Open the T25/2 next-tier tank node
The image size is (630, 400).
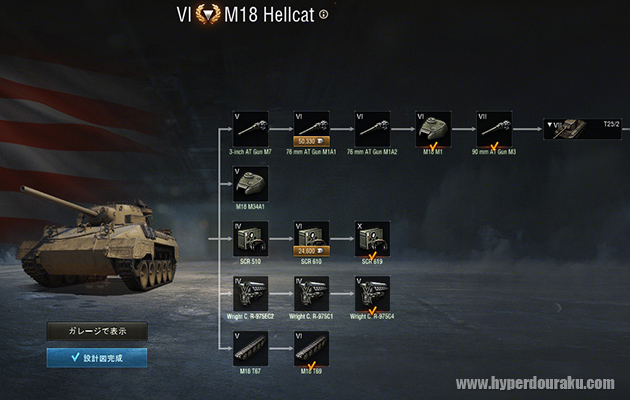582,128
